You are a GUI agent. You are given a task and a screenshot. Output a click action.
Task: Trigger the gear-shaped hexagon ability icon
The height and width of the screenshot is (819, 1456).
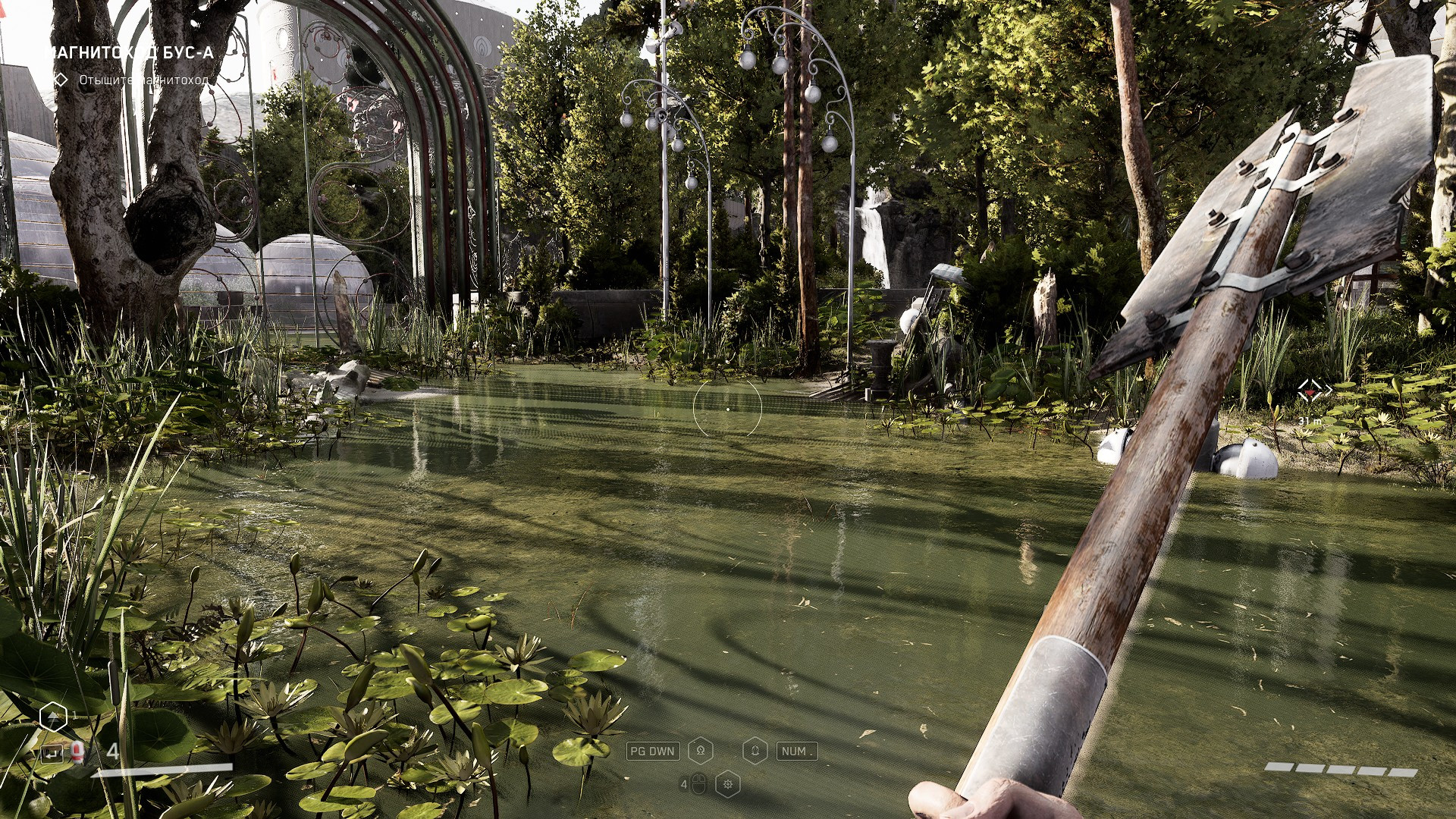coord(728,784)
